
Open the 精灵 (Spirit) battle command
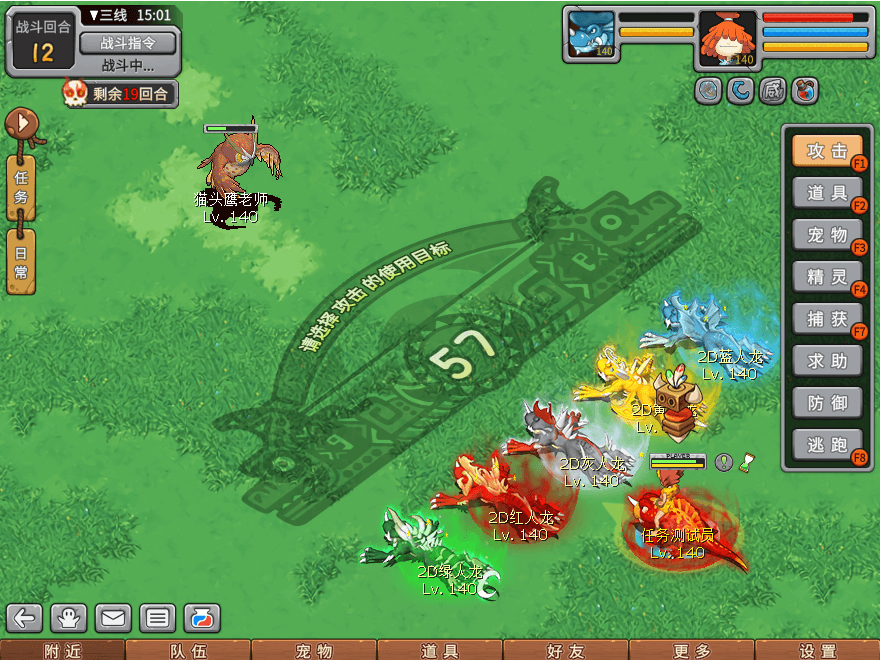[827, 277]
